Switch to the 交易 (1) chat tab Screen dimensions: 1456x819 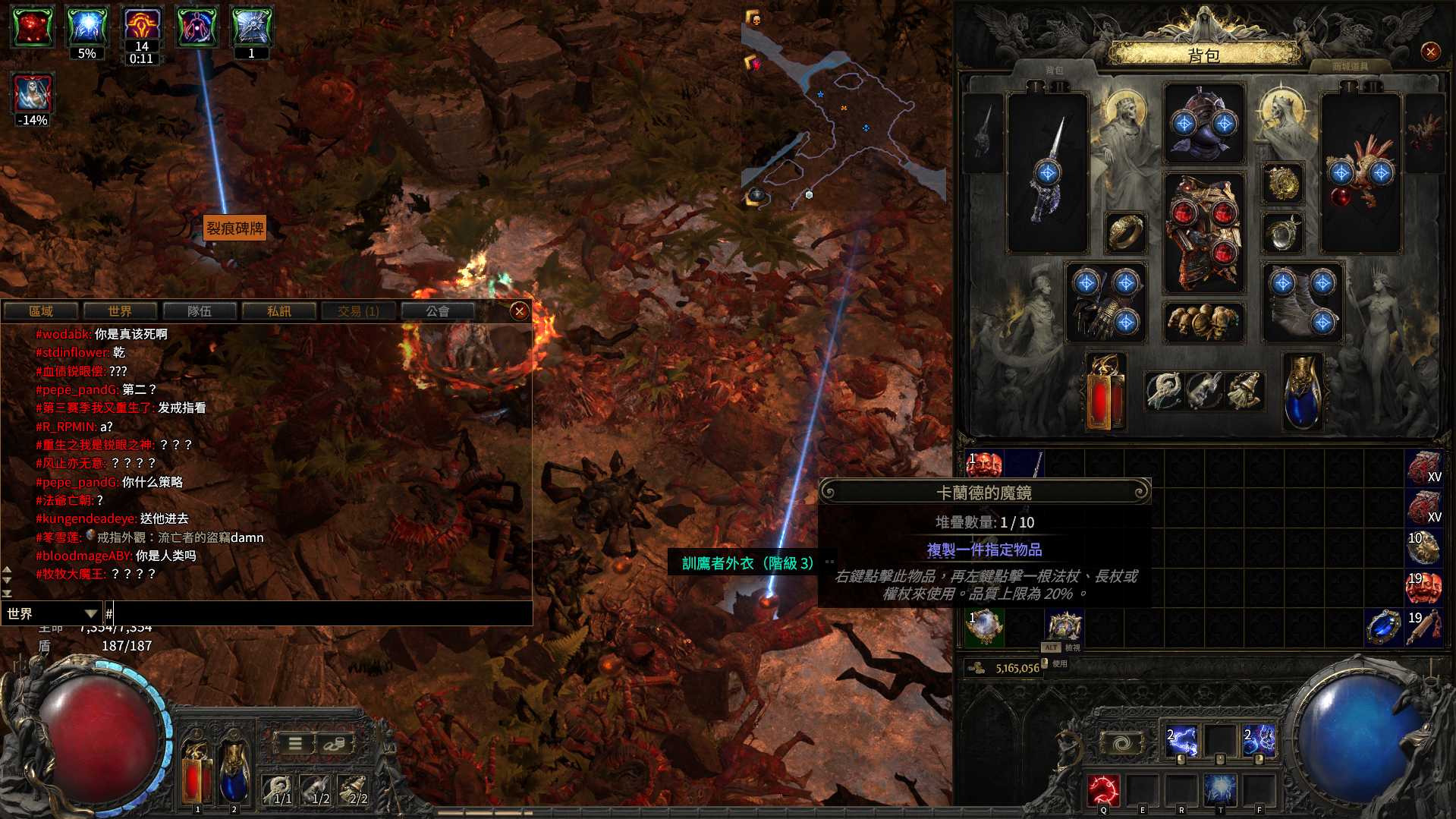[358, 311]
